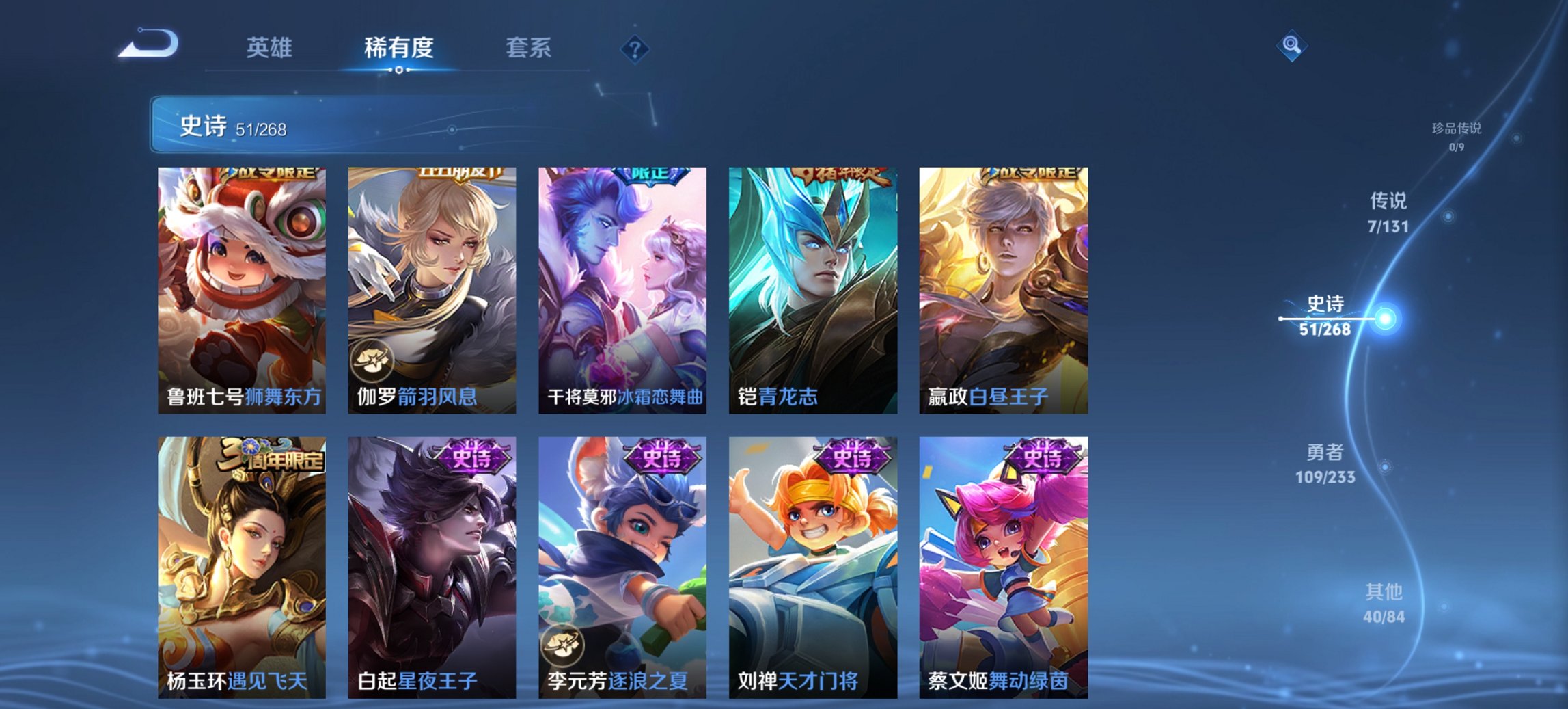Click the 稀有度 tab label
This screenshot has height=709, width=1568.
point(398,48)
